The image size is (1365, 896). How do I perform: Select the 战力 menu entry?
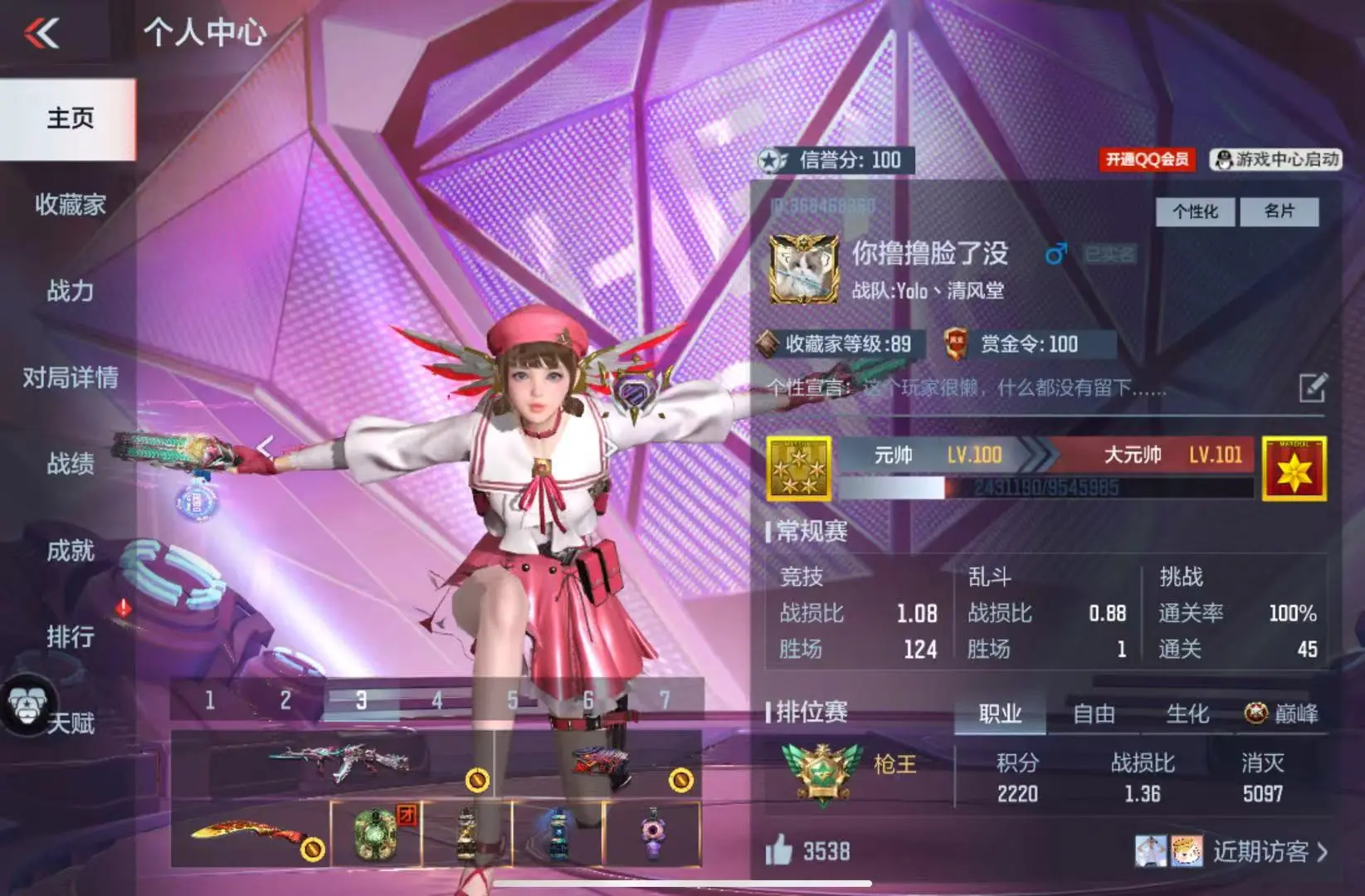click(x=70, y=290)
